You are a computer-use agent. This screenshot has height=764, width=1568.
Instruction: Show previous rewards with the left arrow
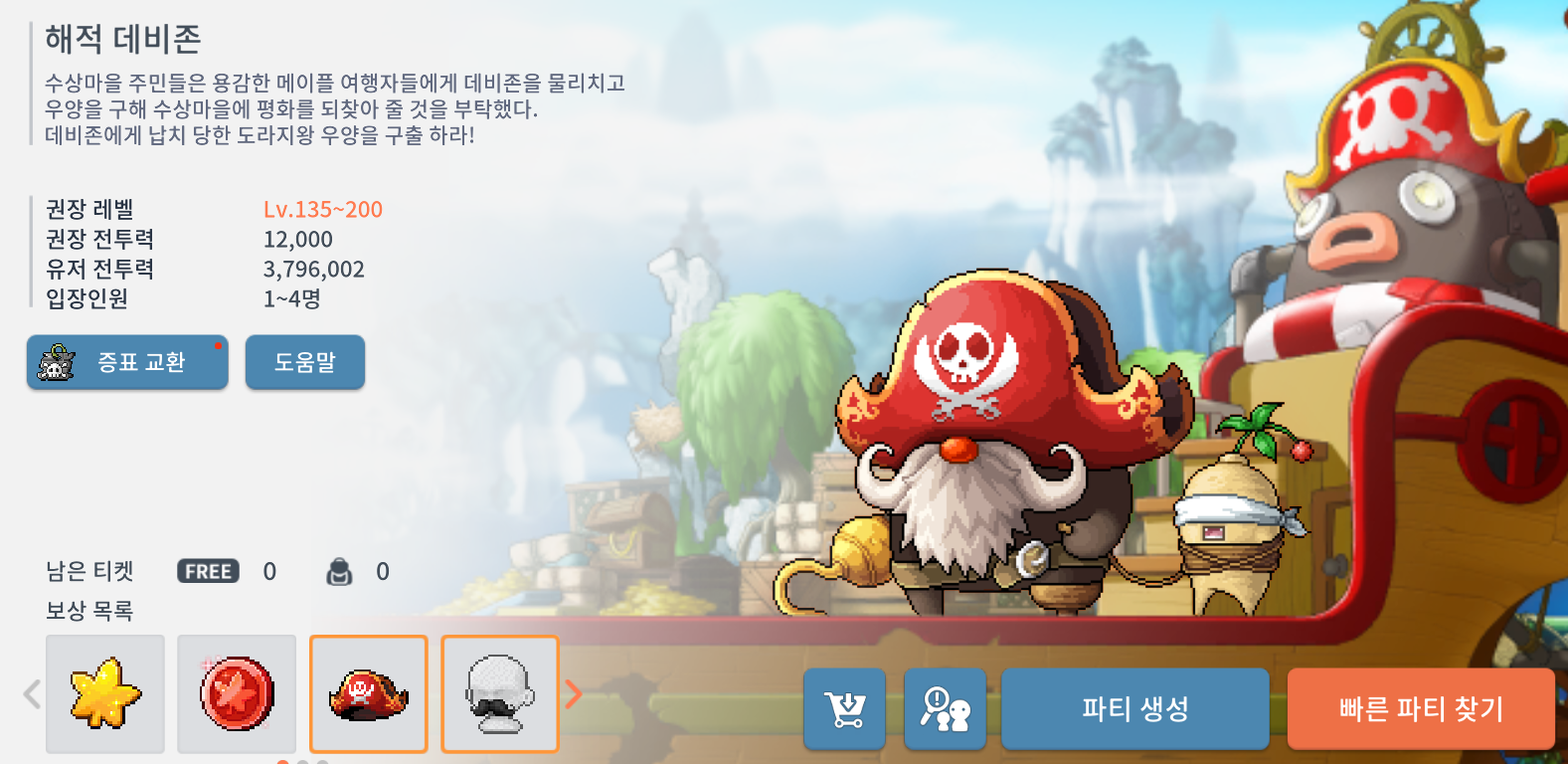(30, 693)
